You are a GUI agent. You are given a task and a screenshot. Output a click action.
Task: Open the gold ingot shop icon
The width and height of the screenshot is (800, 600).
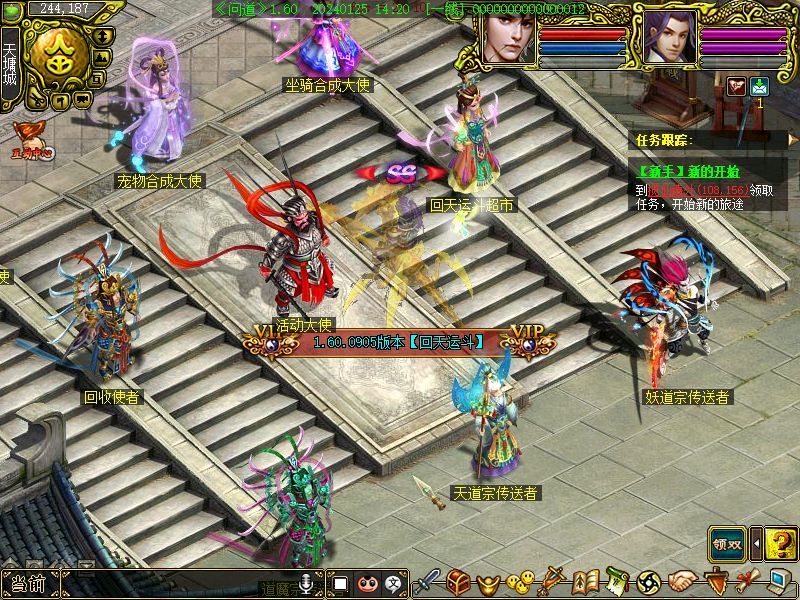pyautogui.click(x=489, y=581)
